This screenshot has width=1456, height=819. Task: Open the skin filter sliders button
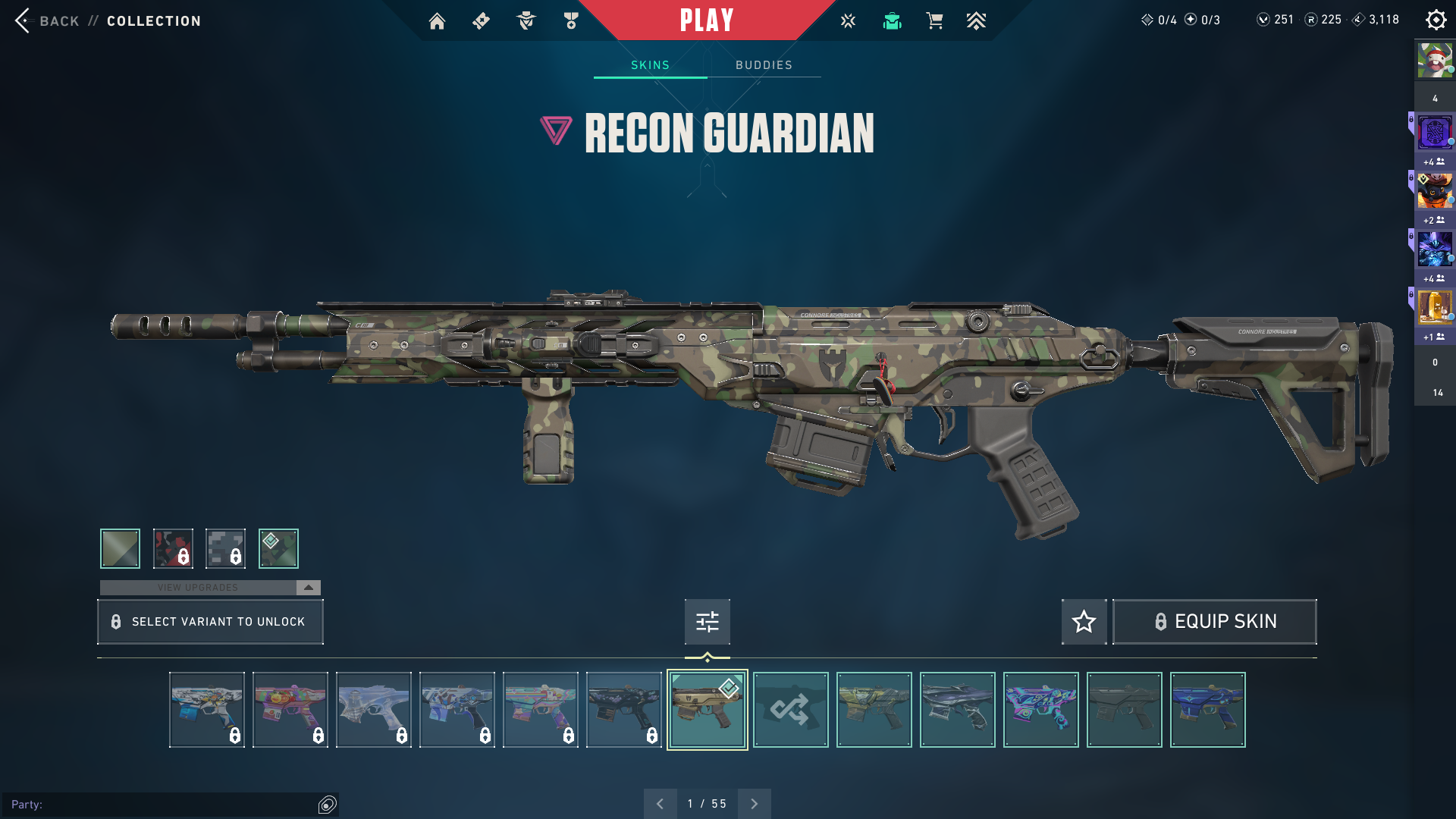(x=707, y=622)
